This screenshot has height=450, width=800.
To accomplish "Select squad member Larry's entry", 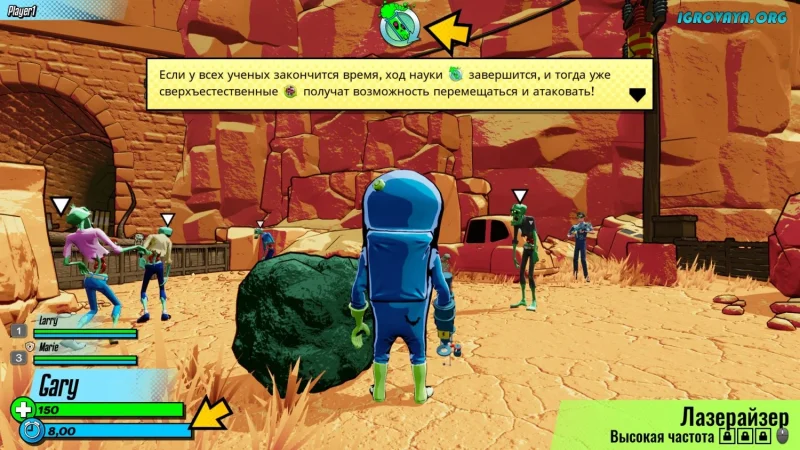I will click(74, 329).
